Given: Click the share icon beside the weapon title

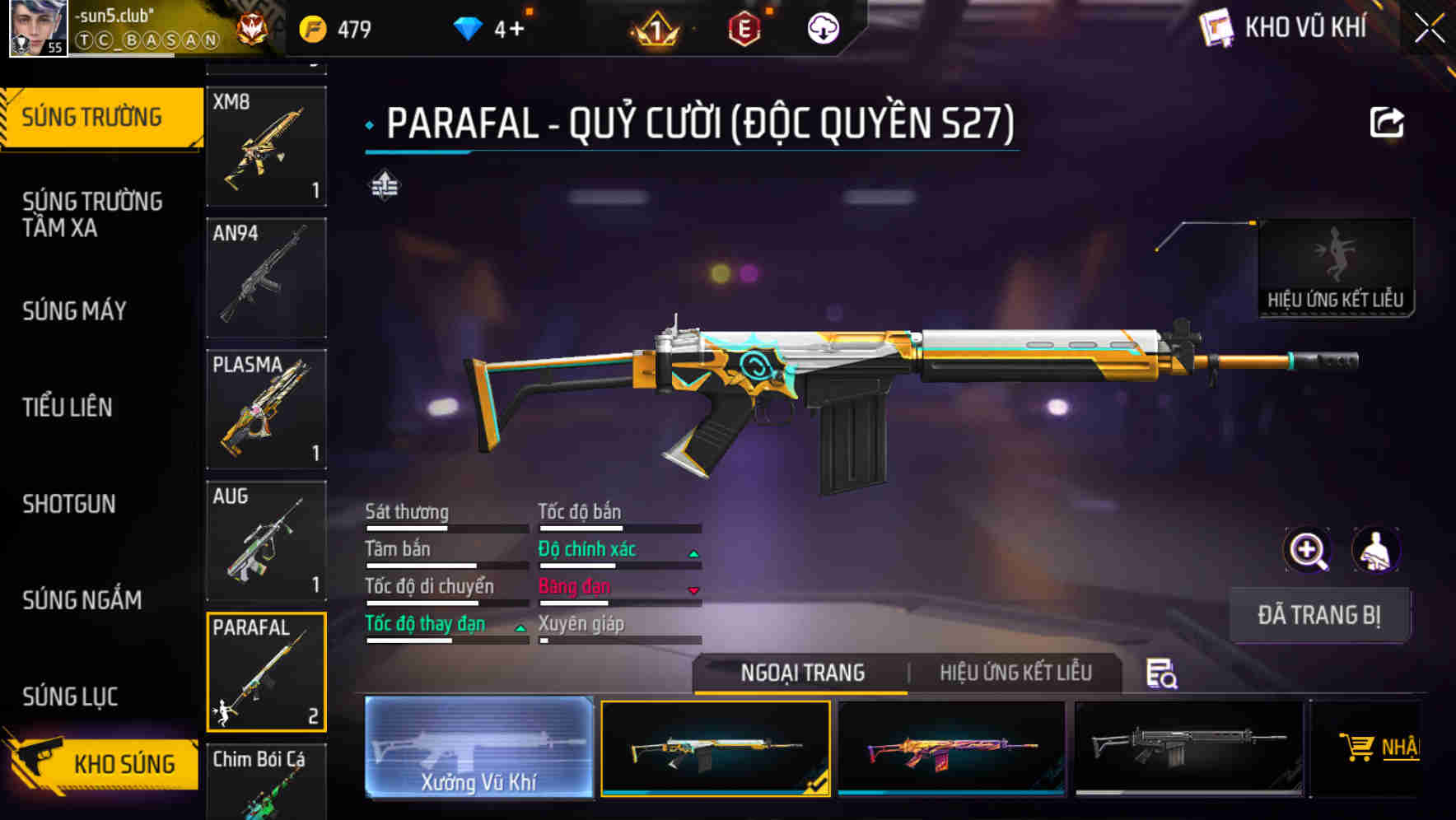Looking at the screenshot, I should click(x=1386, y=122).
